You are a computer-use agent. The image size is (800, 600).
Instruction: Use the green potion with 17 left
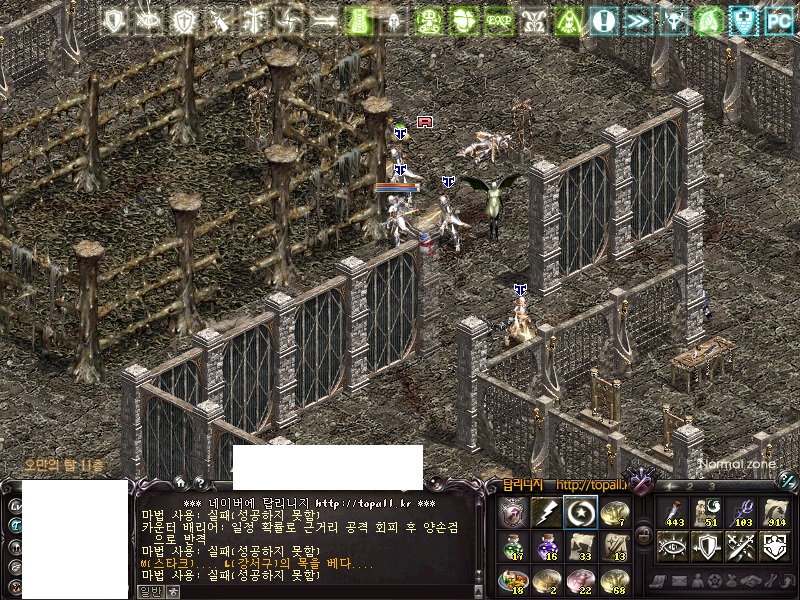(512, 546)
